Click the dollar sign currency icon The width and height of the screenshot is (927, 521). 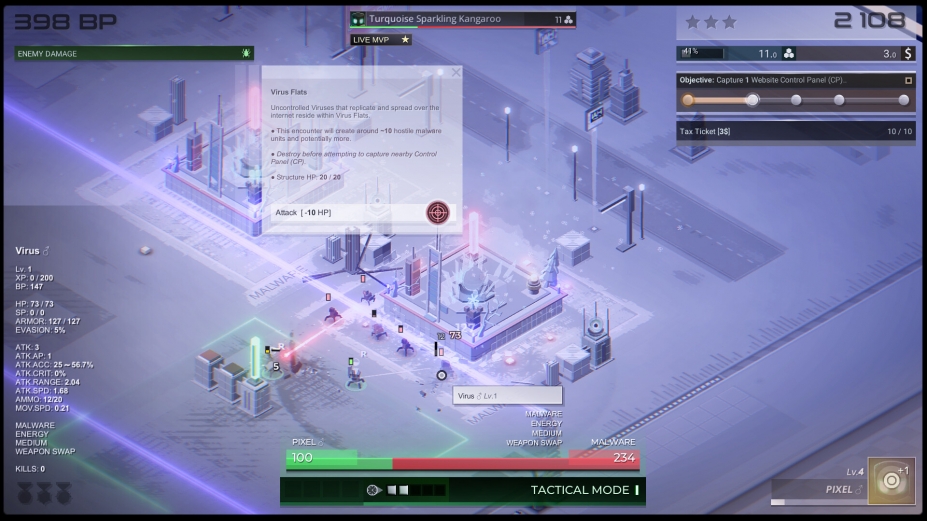pyautogui.click(x=907, y=53)
